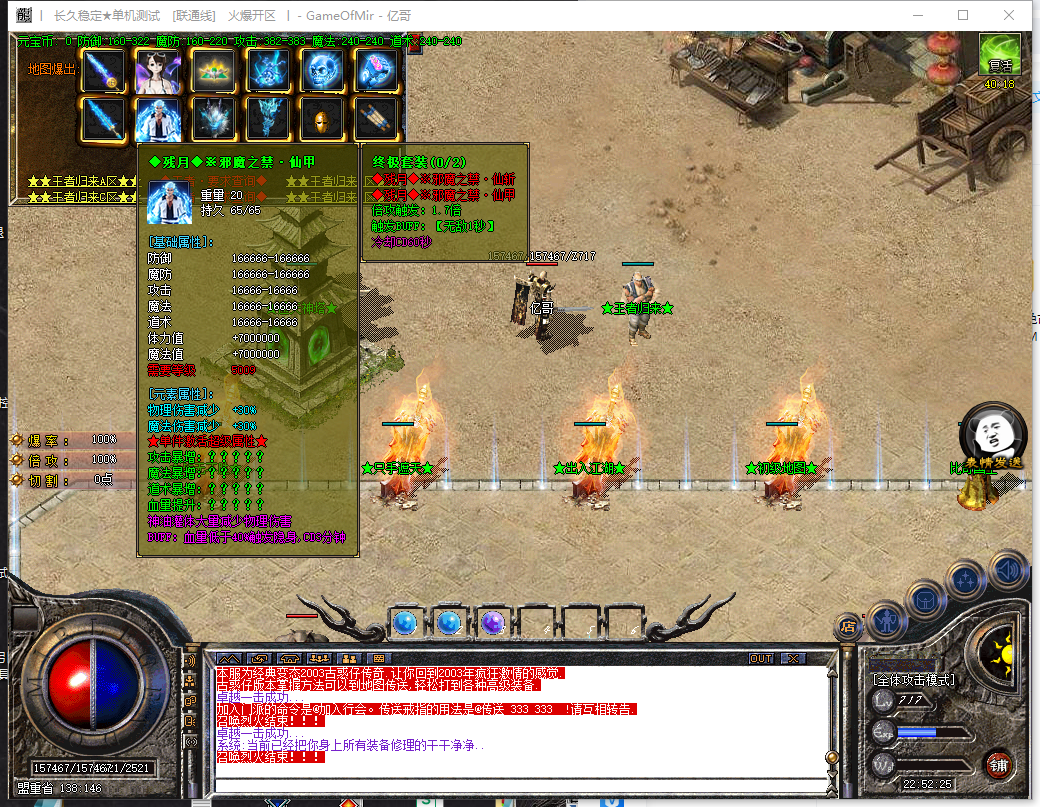The width and height of the screenshot is (1040, 807).
Task: Open the skills panel with sparkle icon
Action: pos(966,579)
